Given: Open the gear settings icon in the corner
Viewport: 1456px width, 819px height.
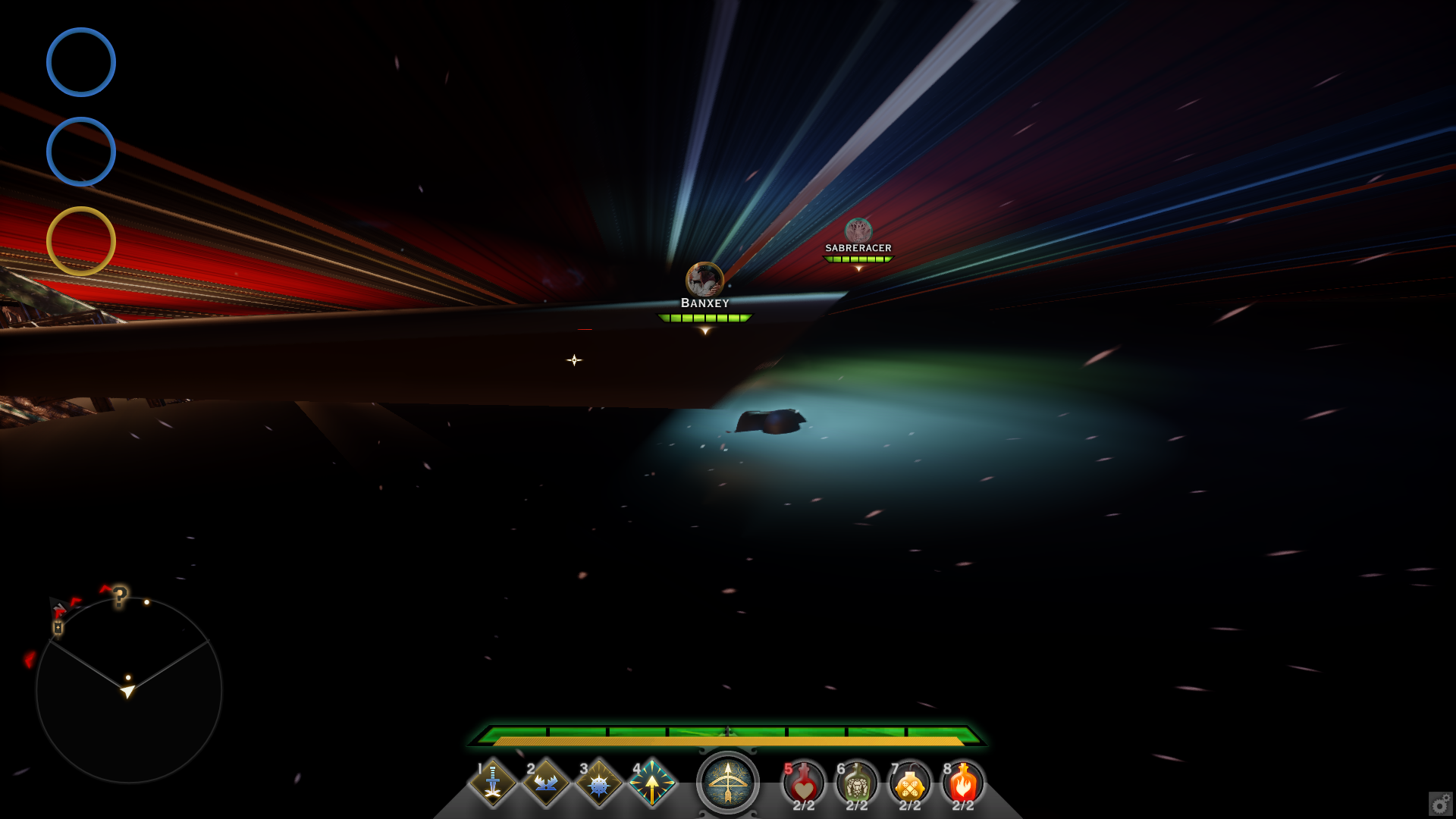Looking at the screenshot, I should pyautogui.click(x=1440, y=803).
